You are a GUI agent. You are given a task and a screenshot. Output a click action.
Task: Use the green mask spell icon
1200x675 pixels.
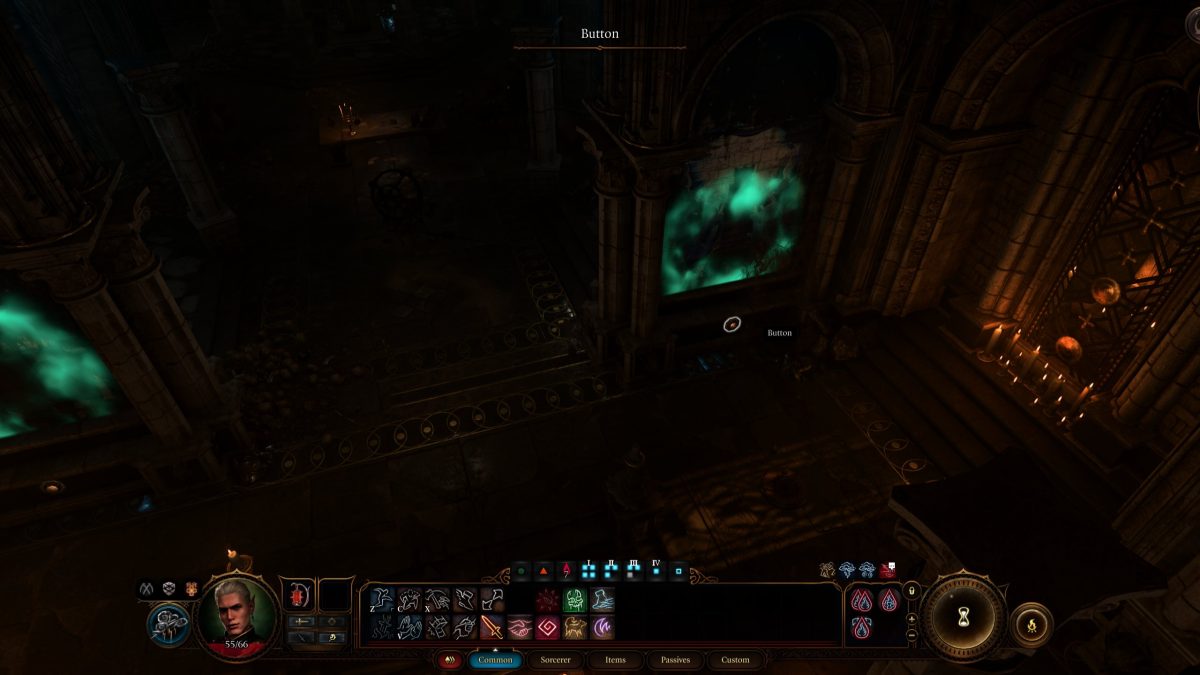575,600
